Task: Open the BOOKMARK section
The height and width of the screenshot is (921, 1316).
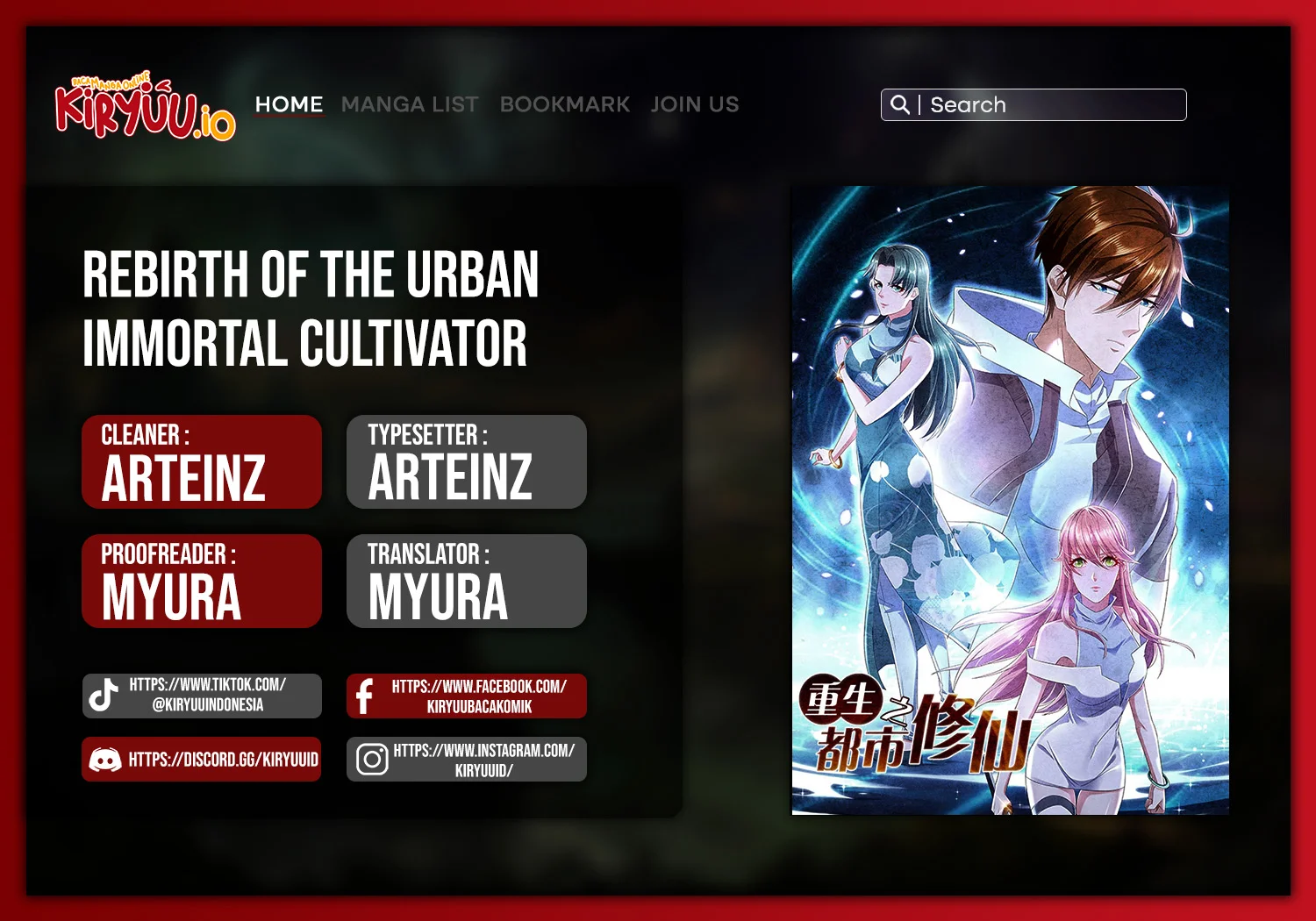Action: [x=565, y=104]
